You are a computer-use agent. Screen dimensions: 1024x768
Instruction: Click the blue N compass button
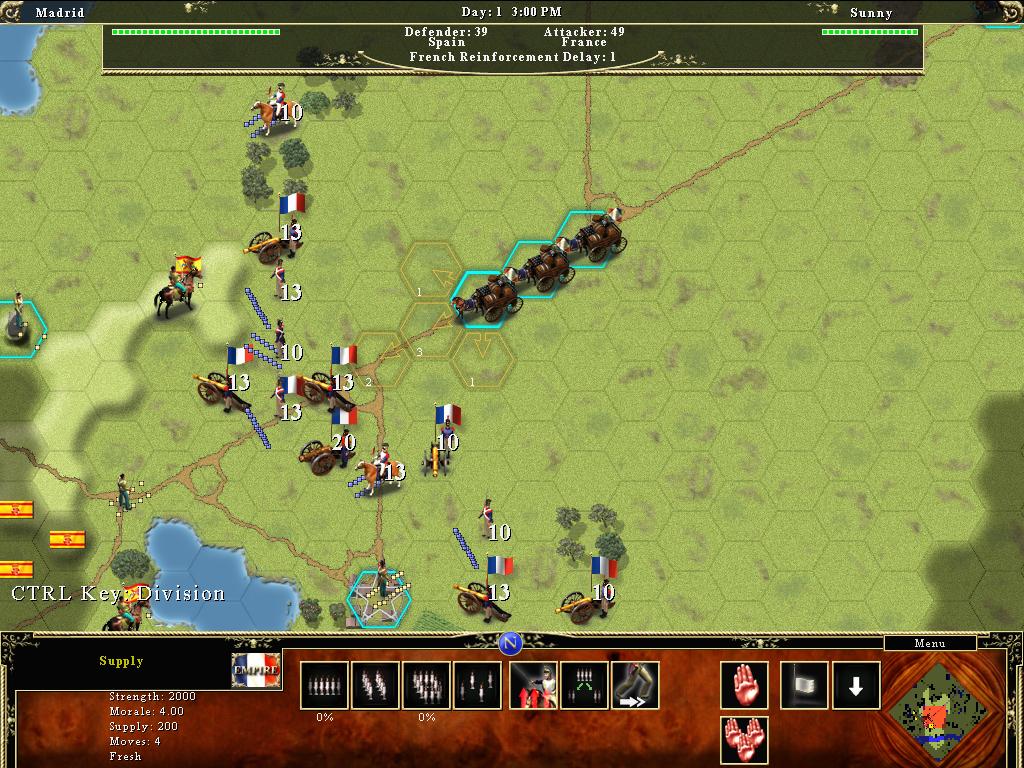point(510,642)
